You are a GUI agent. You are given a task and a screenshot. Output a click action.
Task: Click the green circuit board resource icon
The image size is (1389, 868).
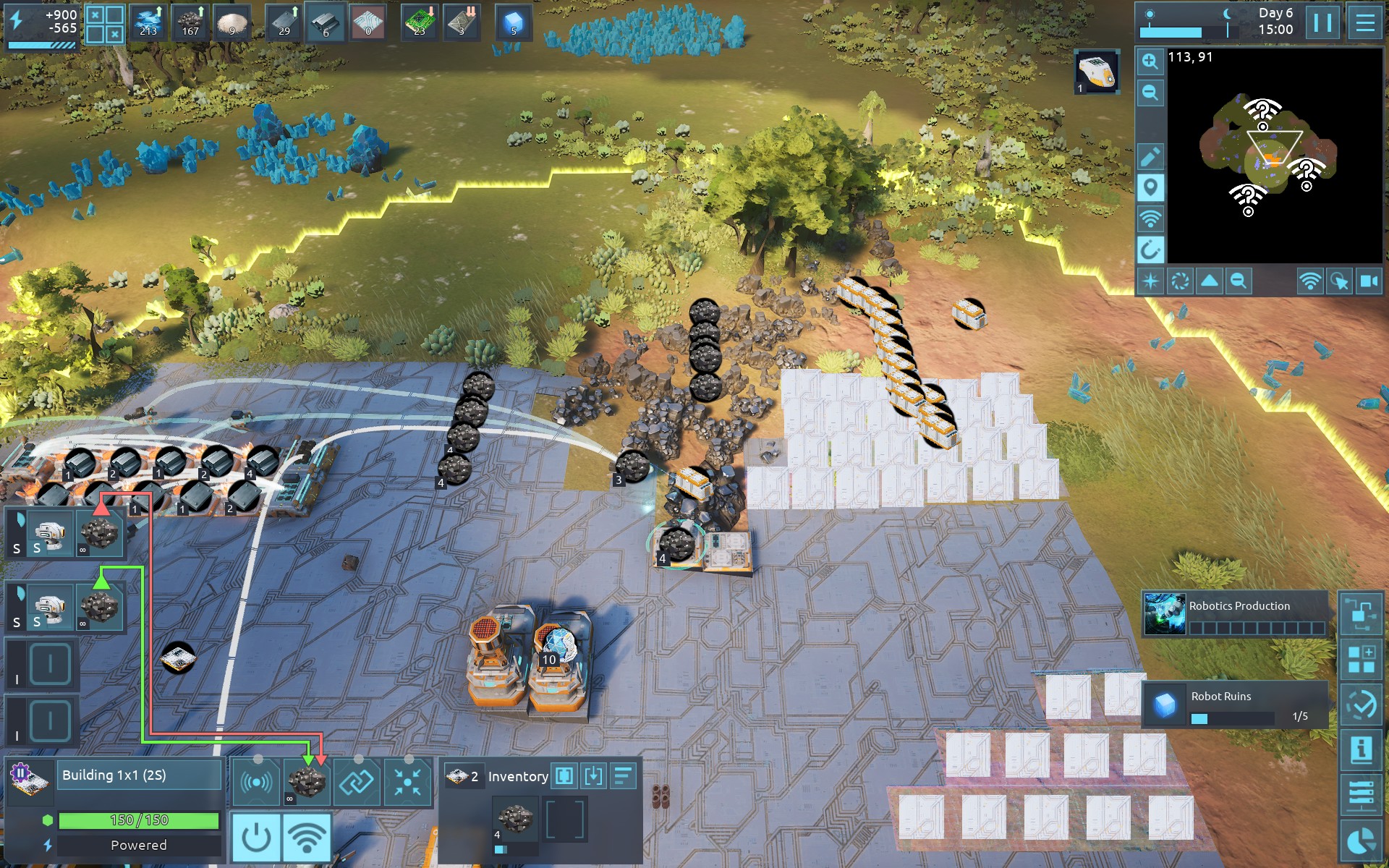pos(419,22)
